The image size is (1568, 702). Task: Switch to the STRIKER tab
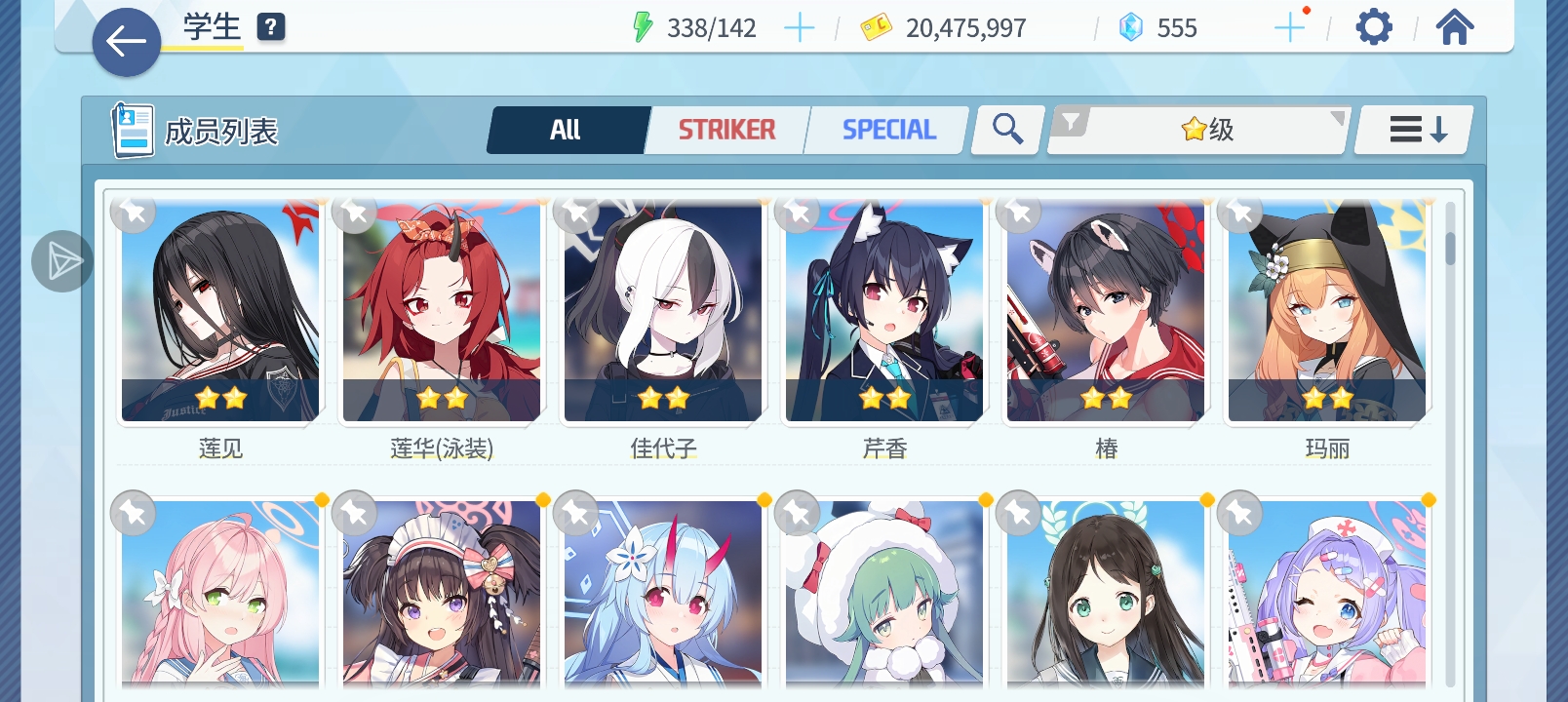click(x=727, y=129)
